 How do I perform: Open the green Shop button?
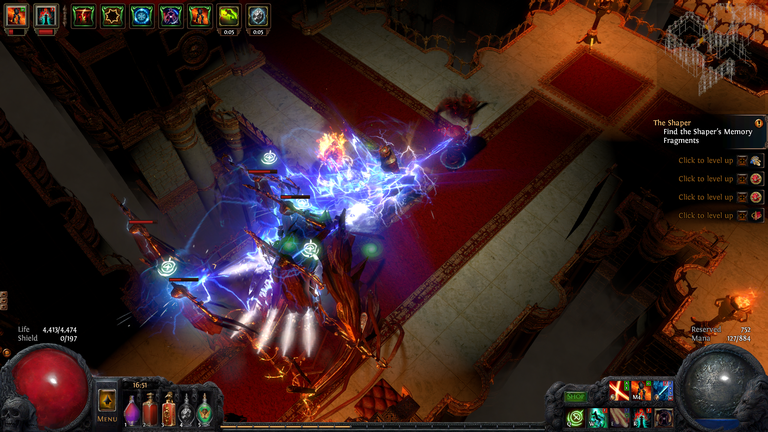coord(575,395)
